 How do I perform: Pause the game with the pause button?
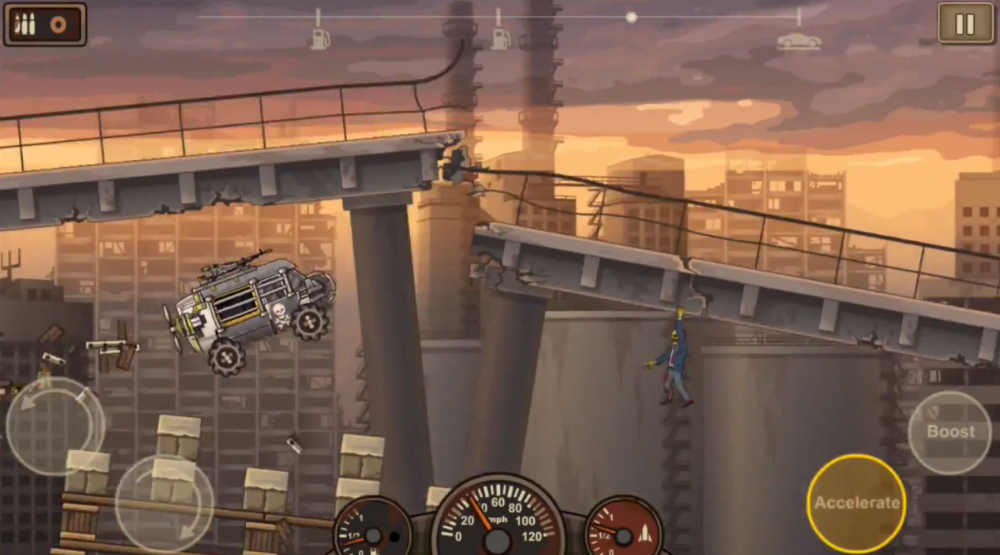pyautogui.click(x=965, y=24)
